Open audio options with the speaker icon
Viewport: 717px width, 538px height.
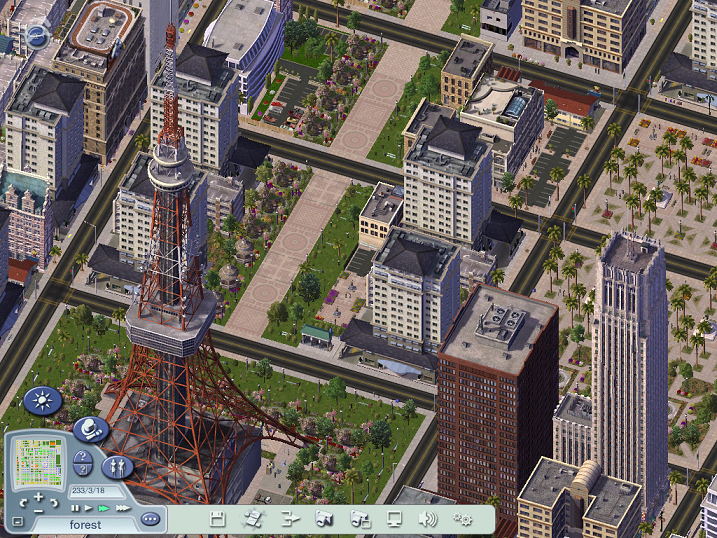point(428,518)
